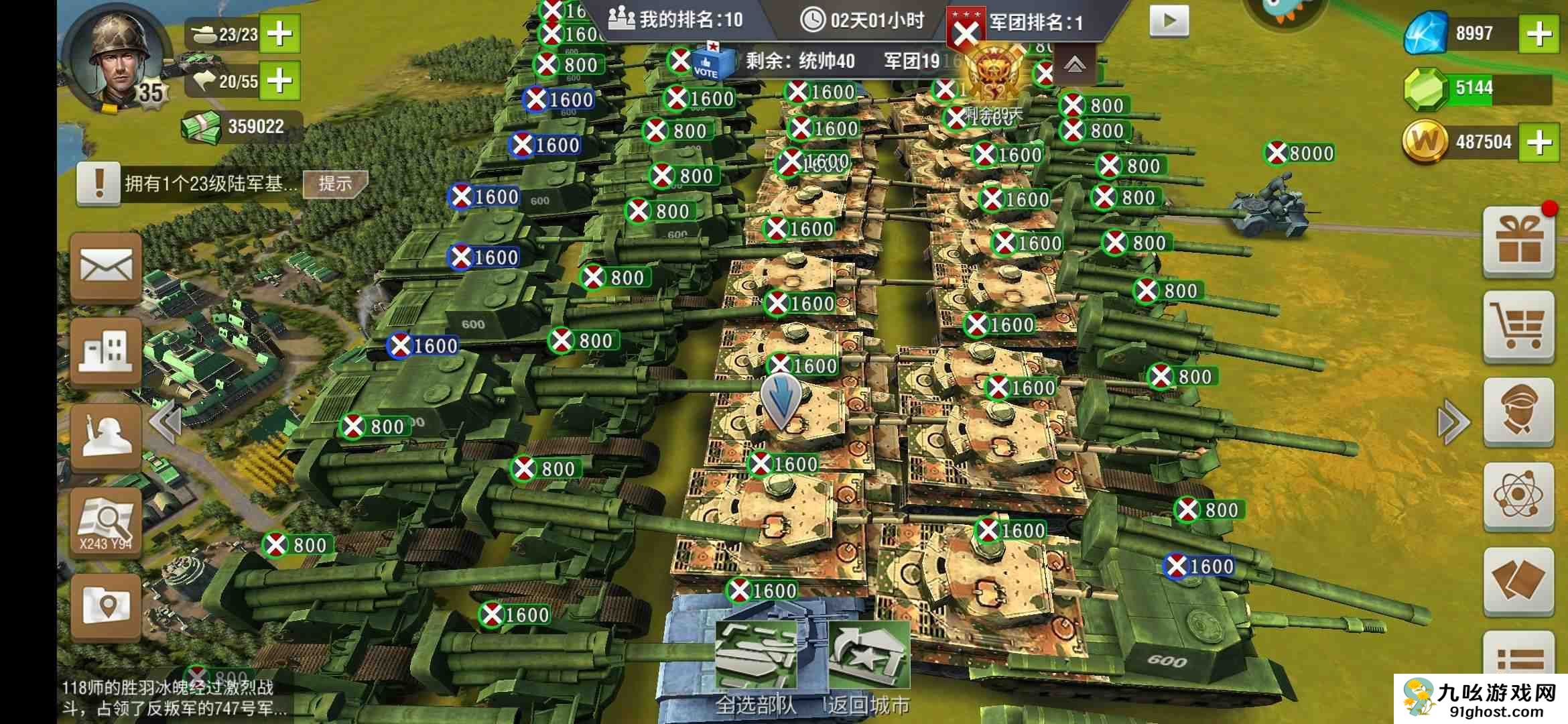Add more gold W coins
1568x724 pixels.
pos(1539,141)
